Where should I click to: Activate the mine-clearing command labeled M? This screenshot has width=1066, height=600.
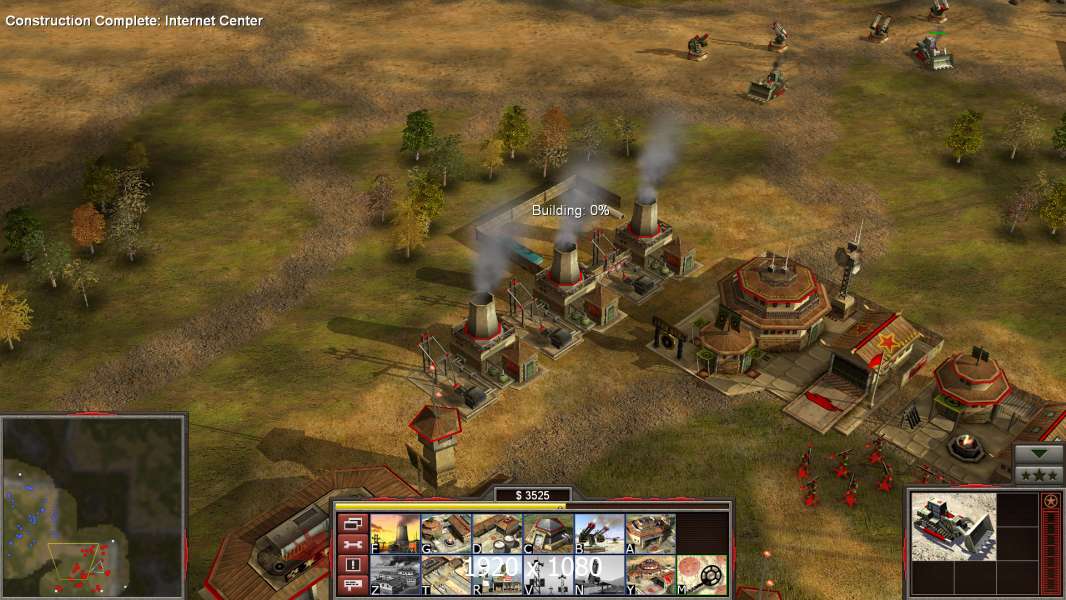[x=701, y=575]
